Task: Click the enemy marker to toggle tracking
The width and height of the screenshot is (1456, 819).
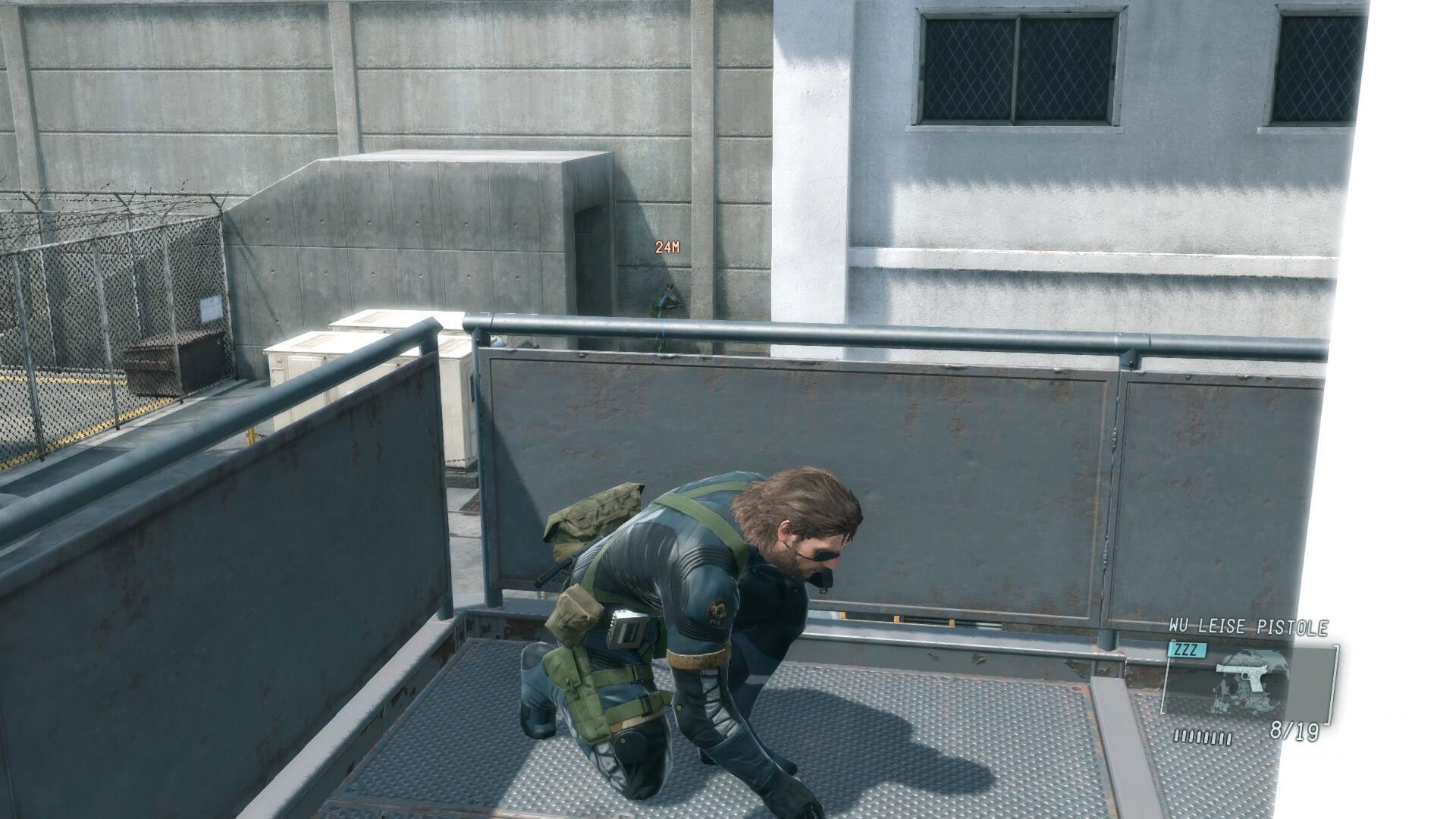Action: click(x=666, y=247)
